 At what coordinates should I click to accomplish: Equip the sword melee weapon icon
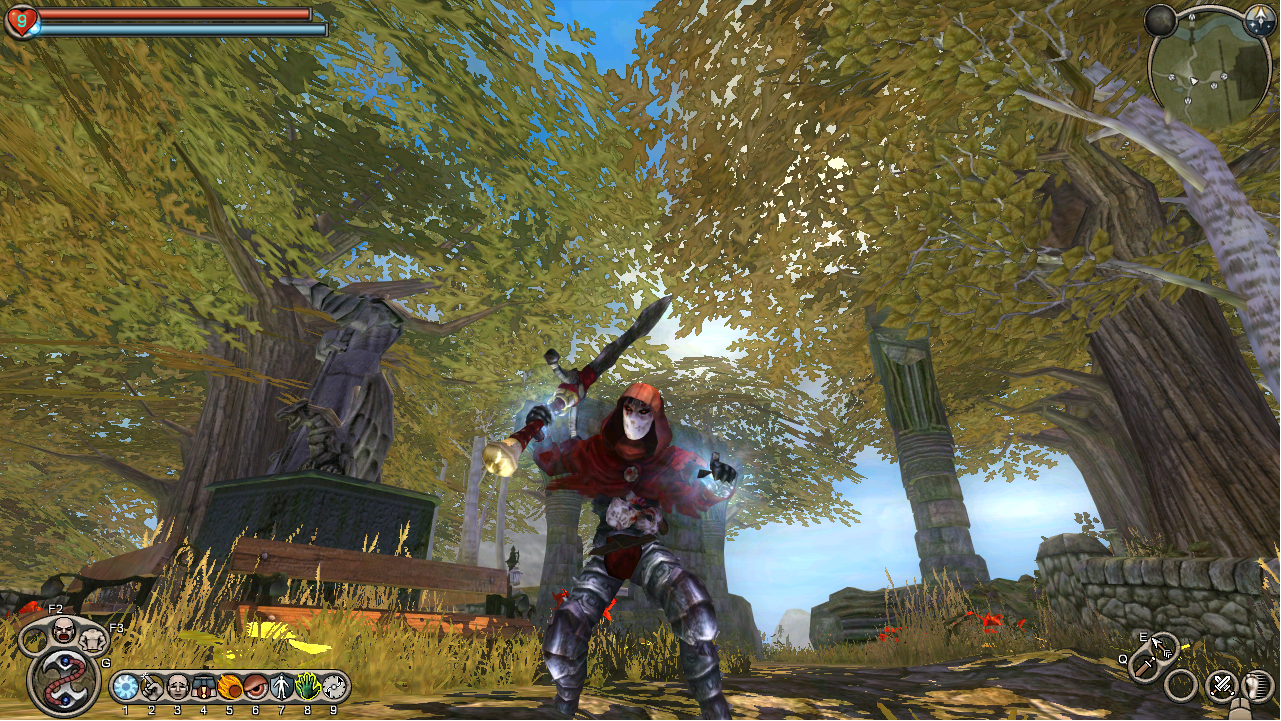tap(1145, 667)
